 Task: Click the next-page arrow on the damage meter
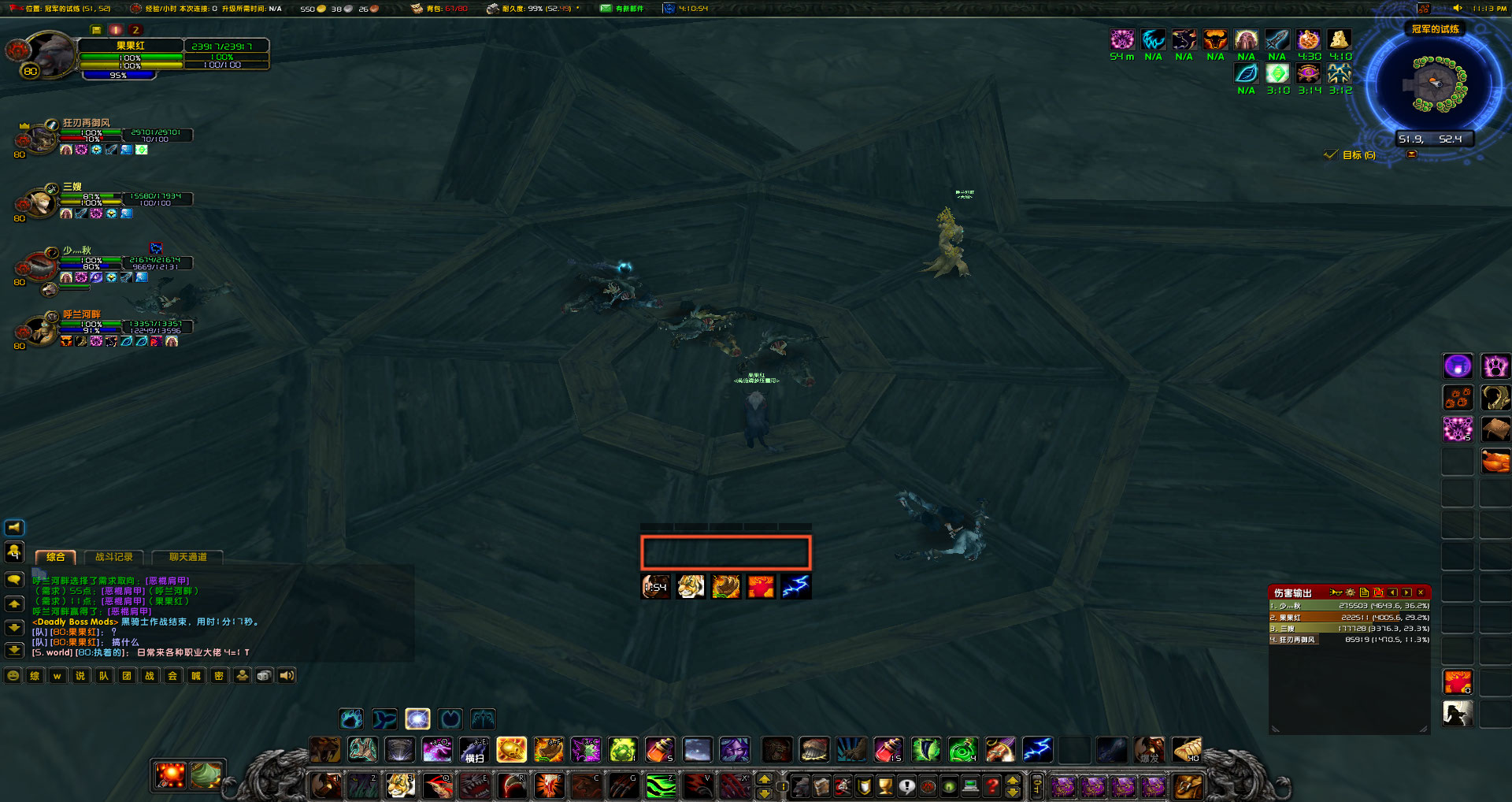pos(1405,592)
